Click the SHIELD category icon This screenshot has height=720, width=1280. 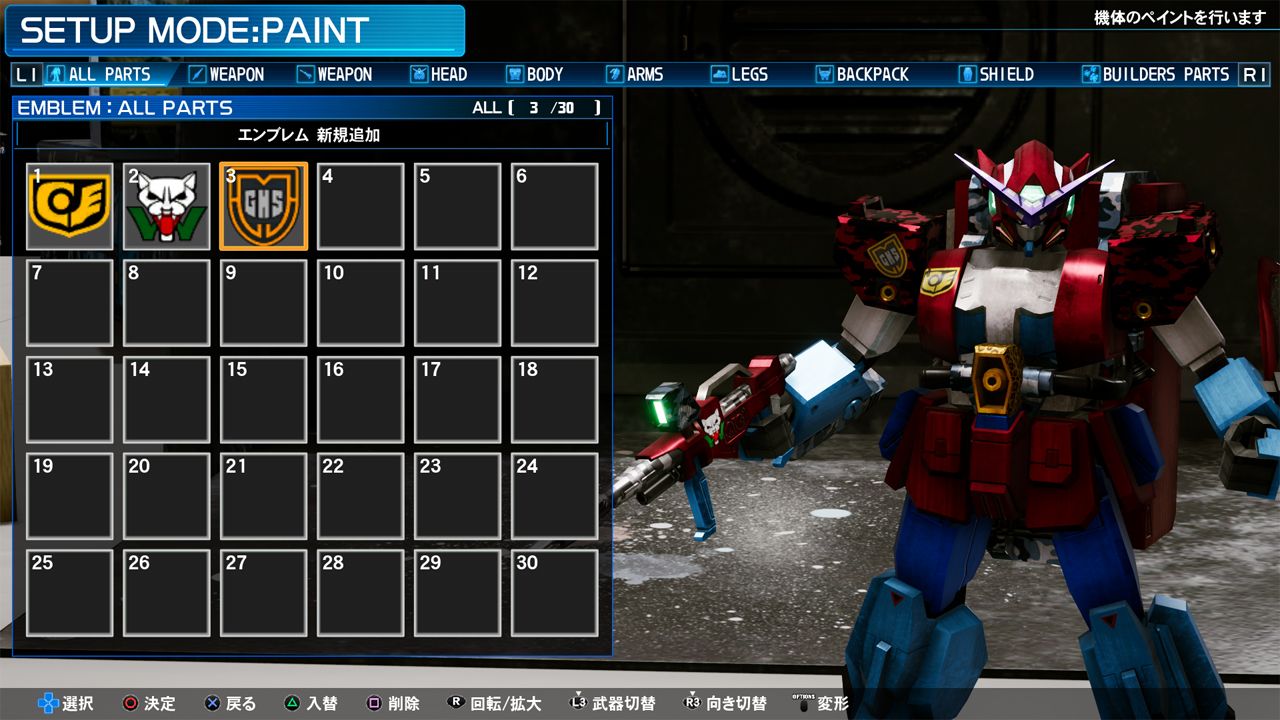[x=966, y=73]
